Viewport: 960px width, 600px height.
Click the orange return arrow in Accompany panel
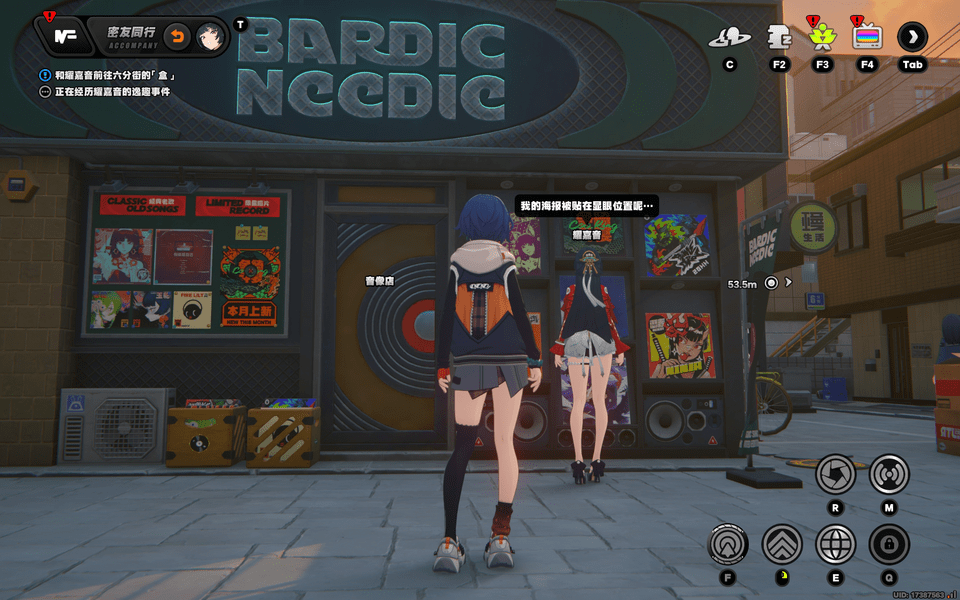click(177, 36)
